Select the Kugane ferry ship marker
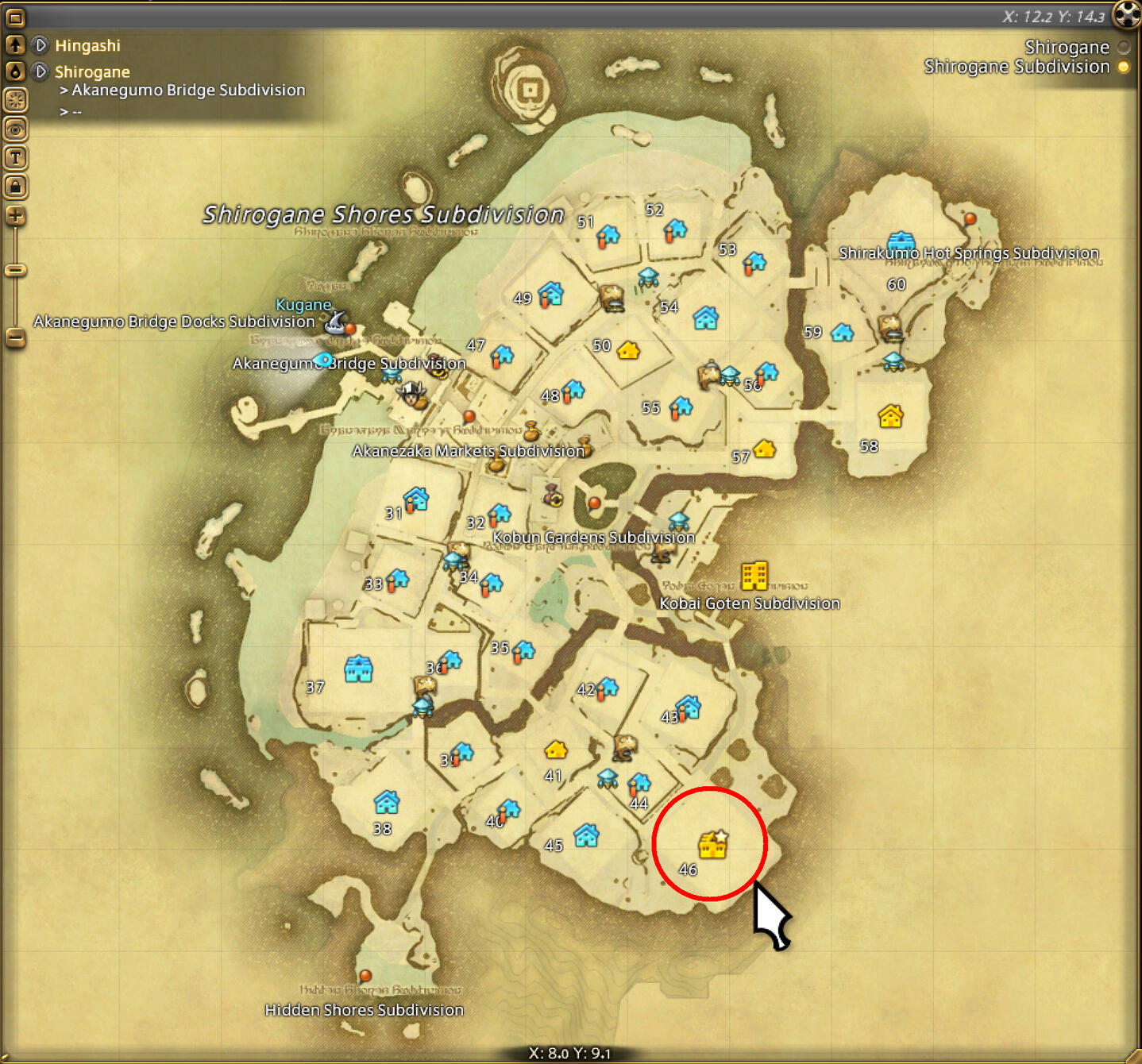Screen dimensions: 1142x1064 tap(336, 321)
